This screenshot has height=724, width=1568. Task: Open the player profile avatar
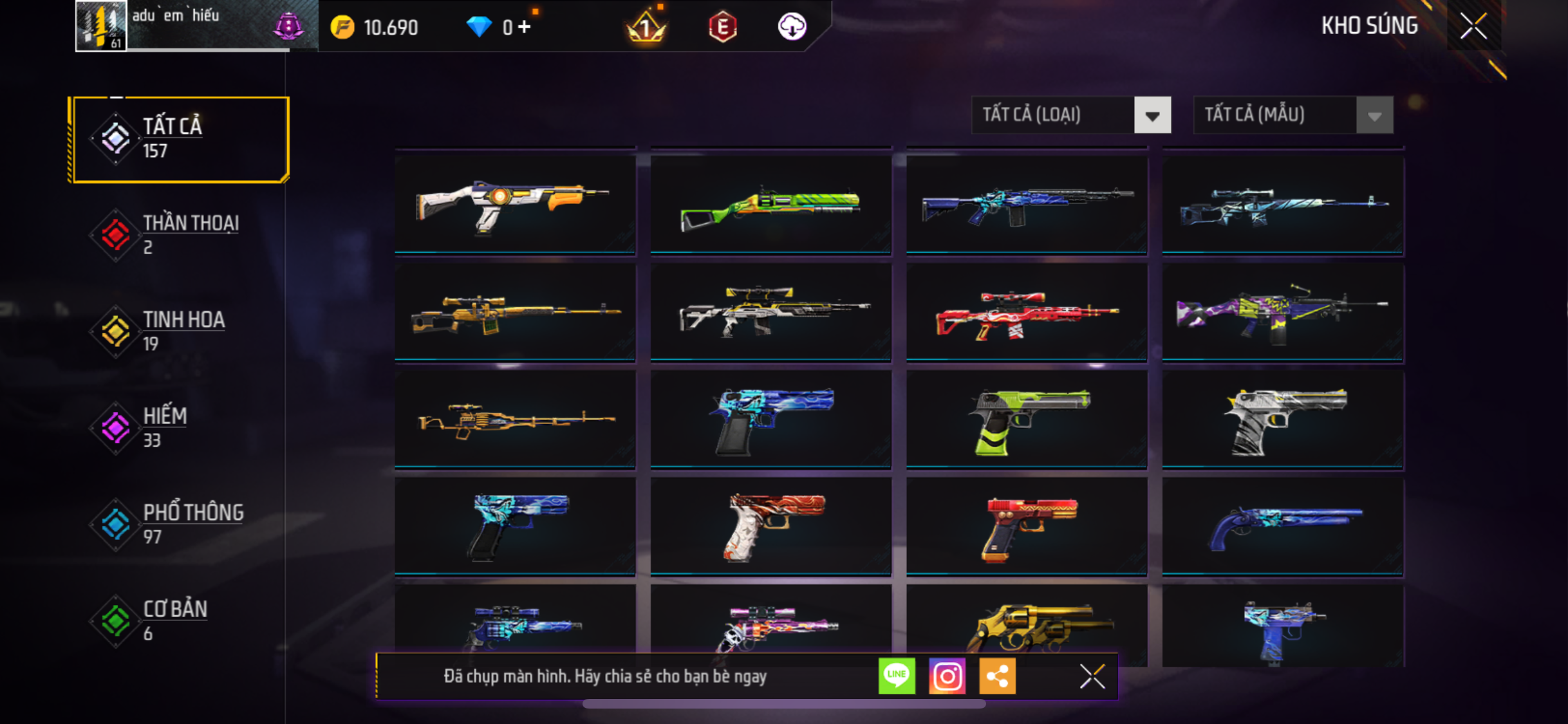101,26
